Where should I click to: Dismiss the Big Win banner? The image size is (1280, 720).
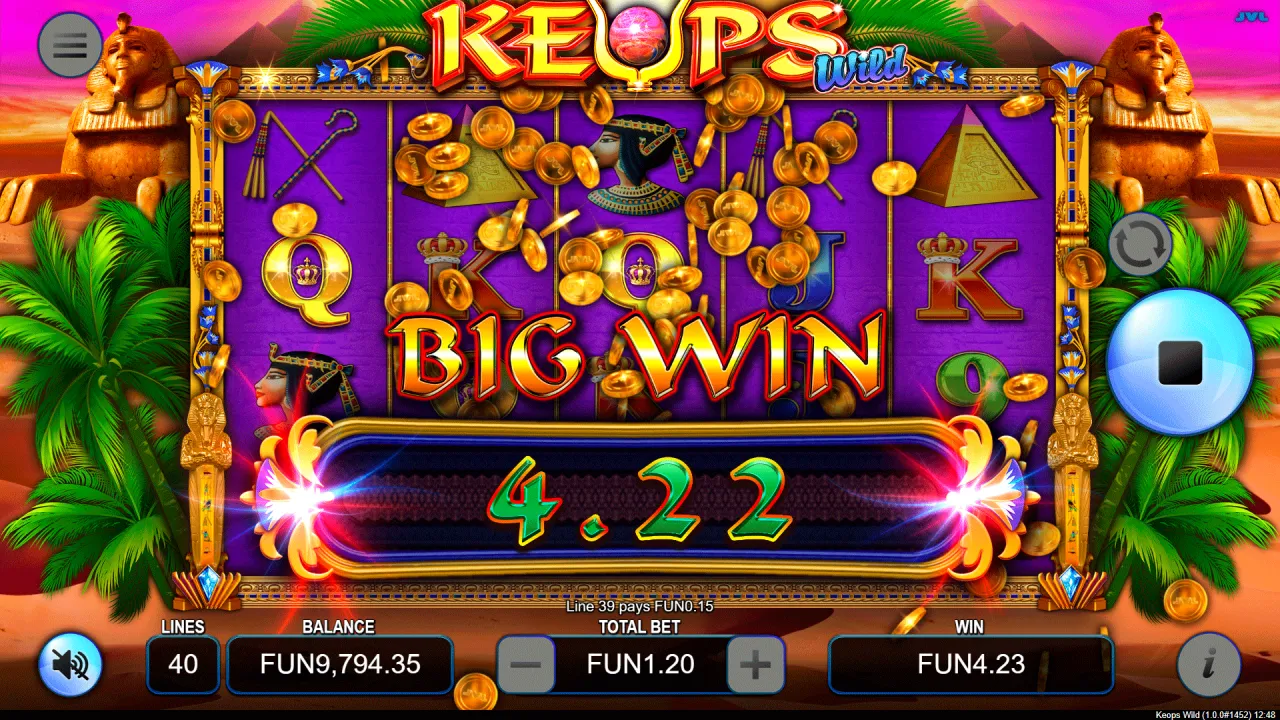[640, 355]
